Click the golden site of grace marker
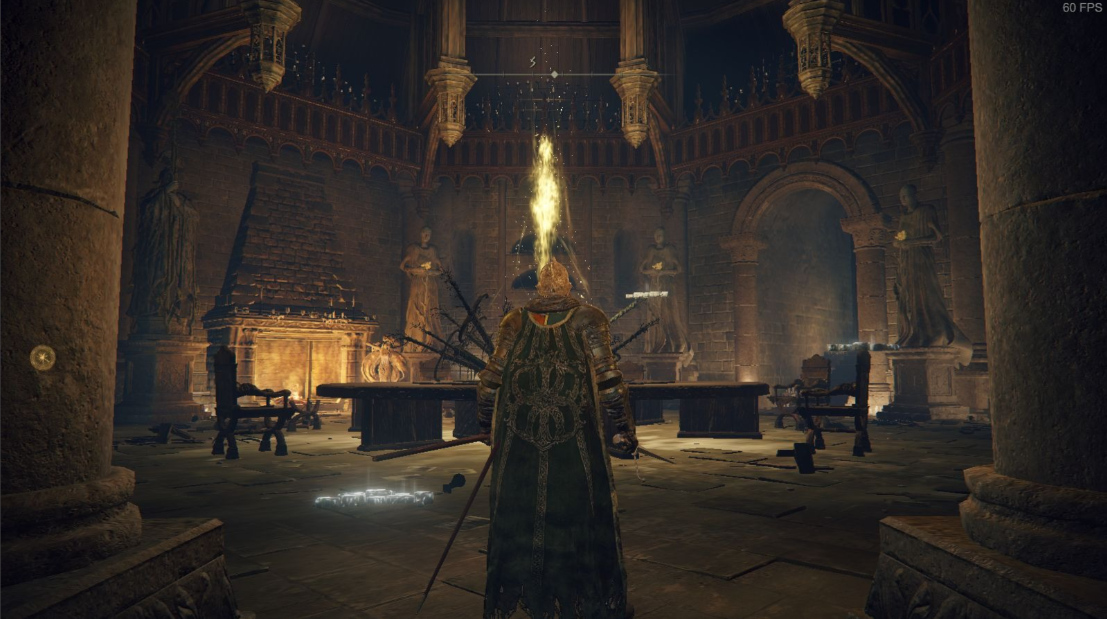The width and height of the screenshot is (1107, 619). pos(42,357)
